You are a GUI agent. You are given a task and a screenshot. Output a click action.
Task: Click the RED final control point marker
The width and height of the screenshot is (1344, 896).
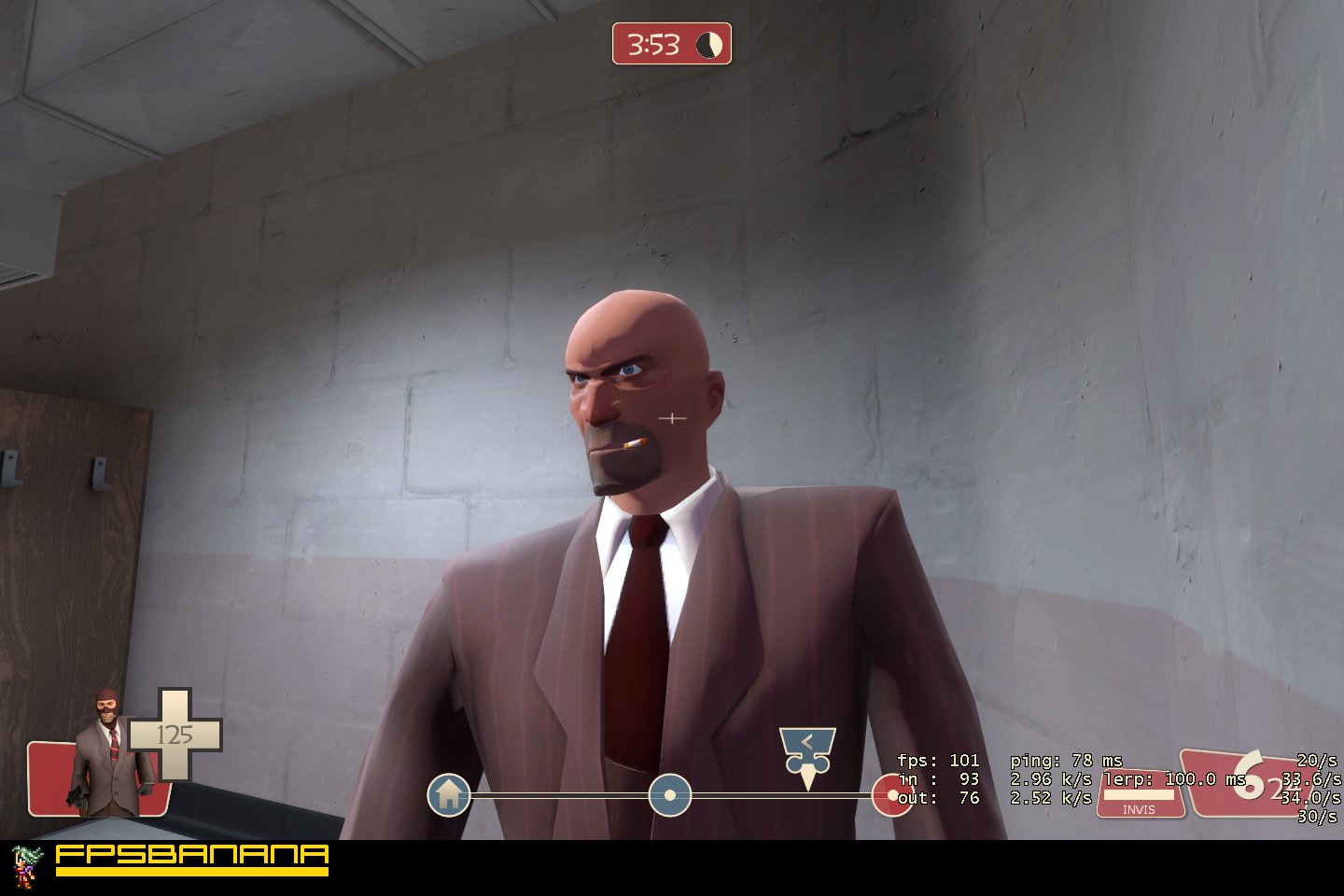891,796
